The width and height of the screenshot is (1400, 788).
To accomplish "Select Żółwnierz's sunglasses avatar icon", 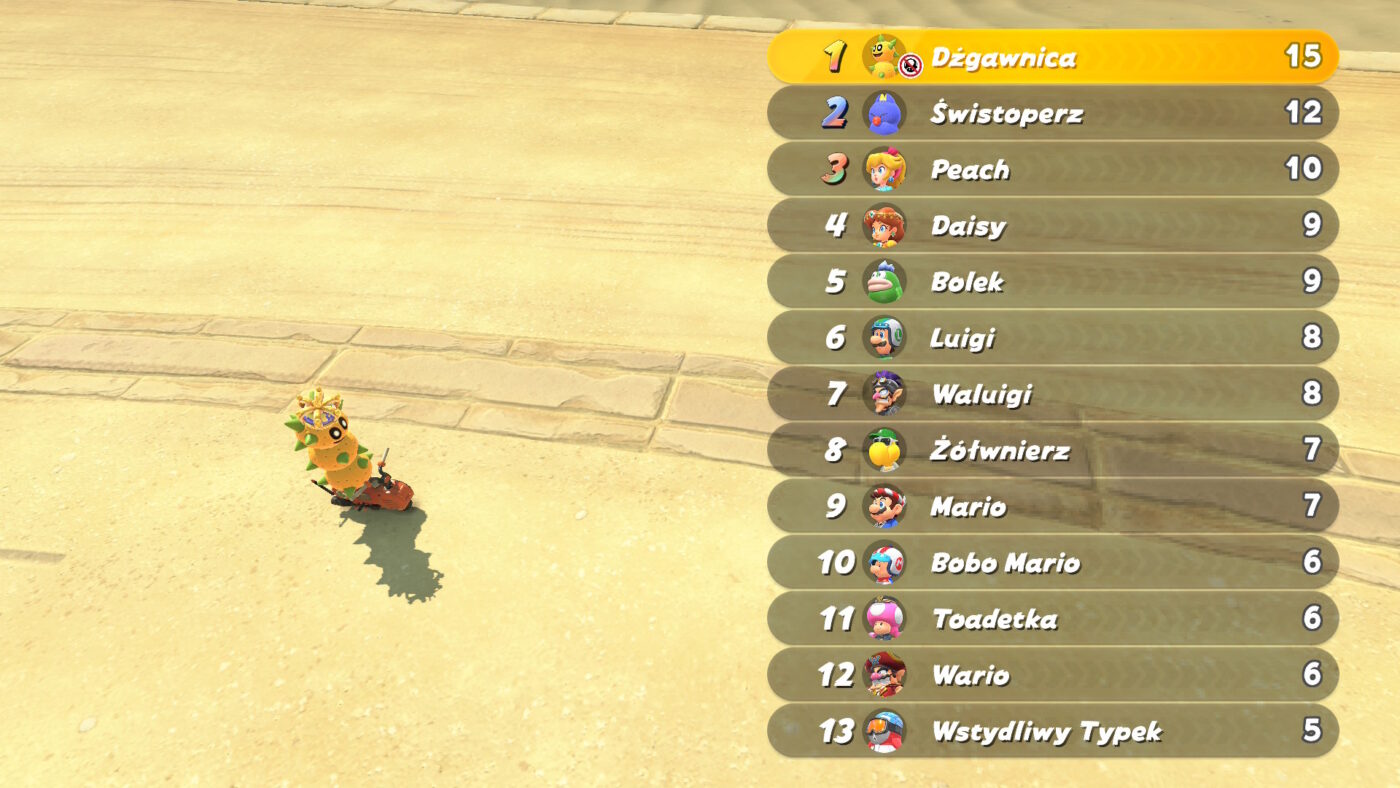I will pos(883,450).
